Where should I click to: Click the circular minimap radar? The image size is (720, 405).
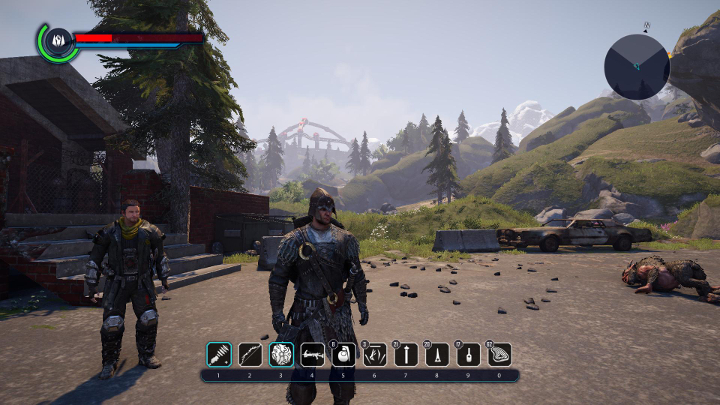636,66
